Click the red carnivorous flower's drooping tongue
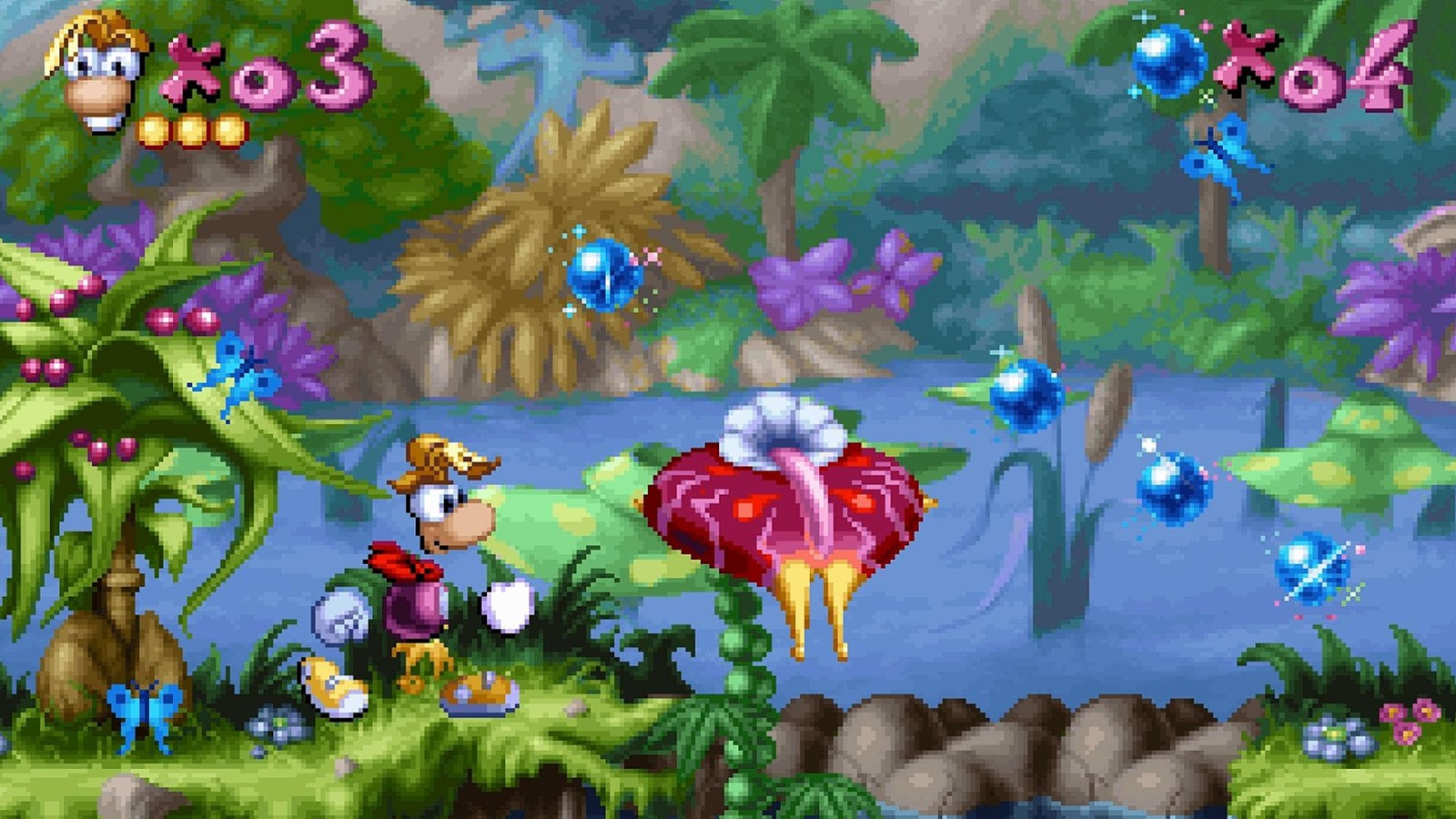The width and height of the screenshot is (1456, 819). (x=810, y=500)
